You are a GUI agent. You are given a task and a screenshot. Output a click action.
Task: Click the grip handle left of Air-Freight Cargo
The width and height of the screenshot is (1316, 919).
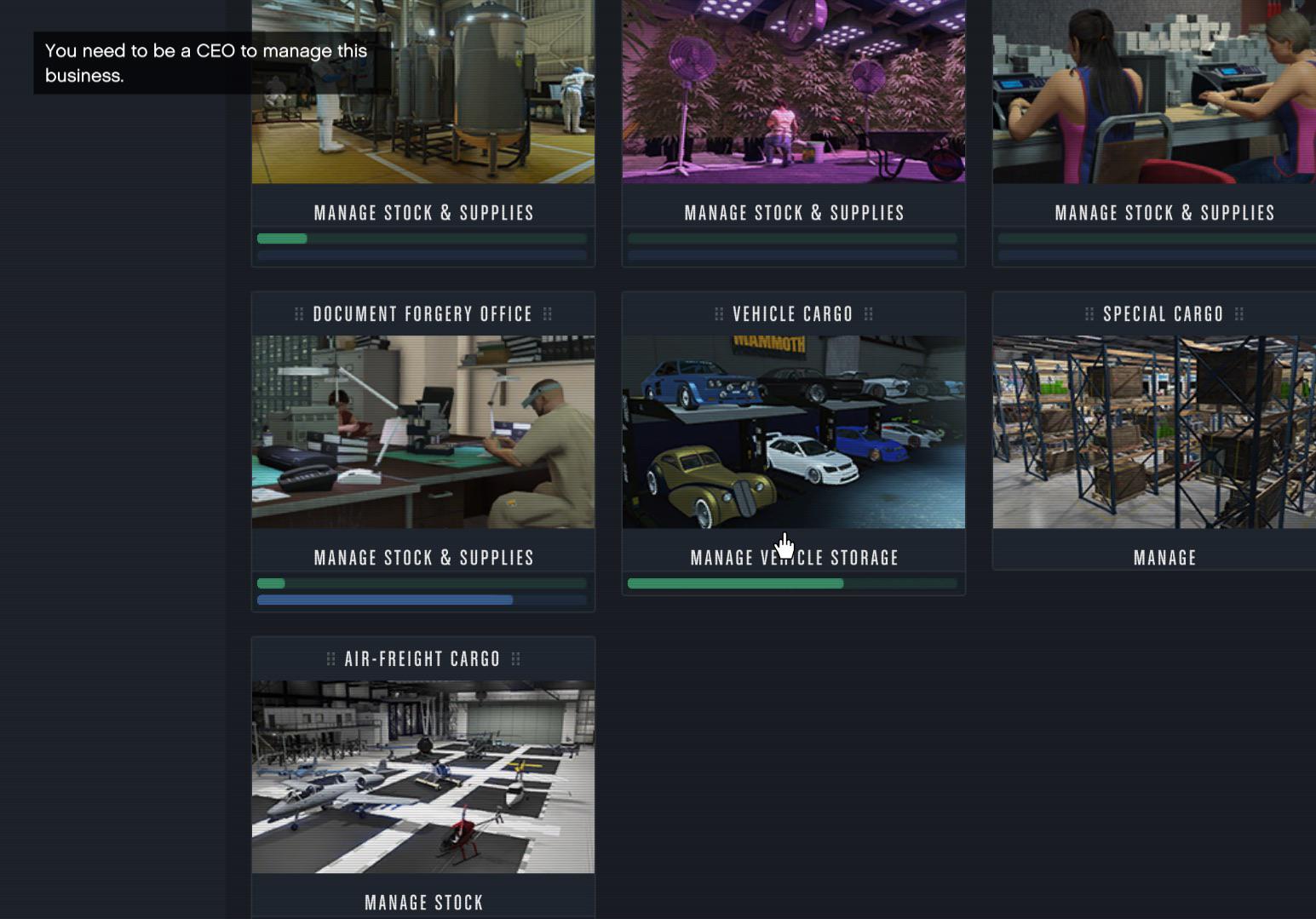[330, 658]
